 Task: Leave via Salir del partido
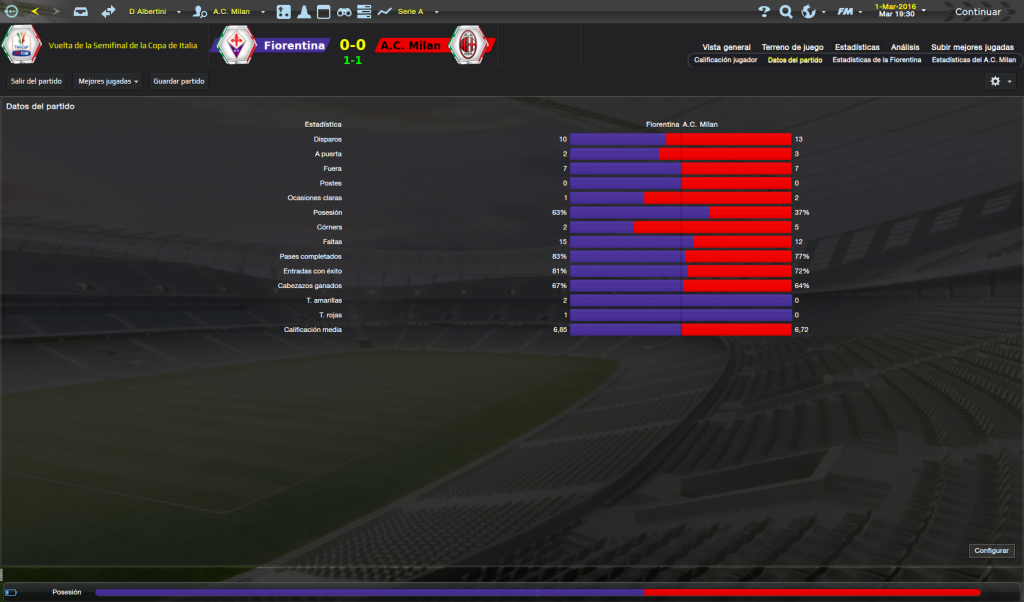coord(36,81)
